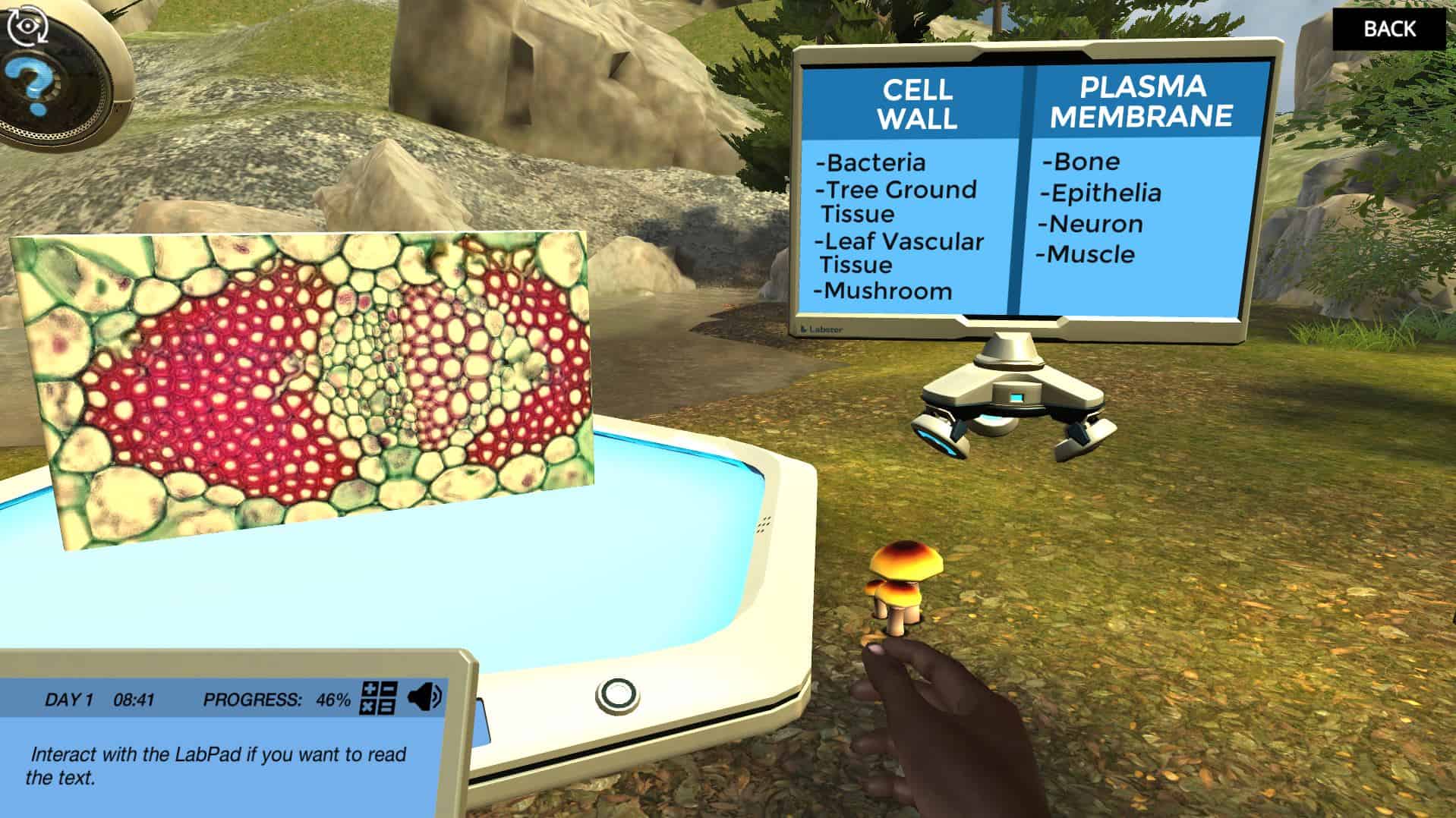Open the calculator on the LabPad
Viewport: 1456px width, 818px height.
click(x=378, y=698)
